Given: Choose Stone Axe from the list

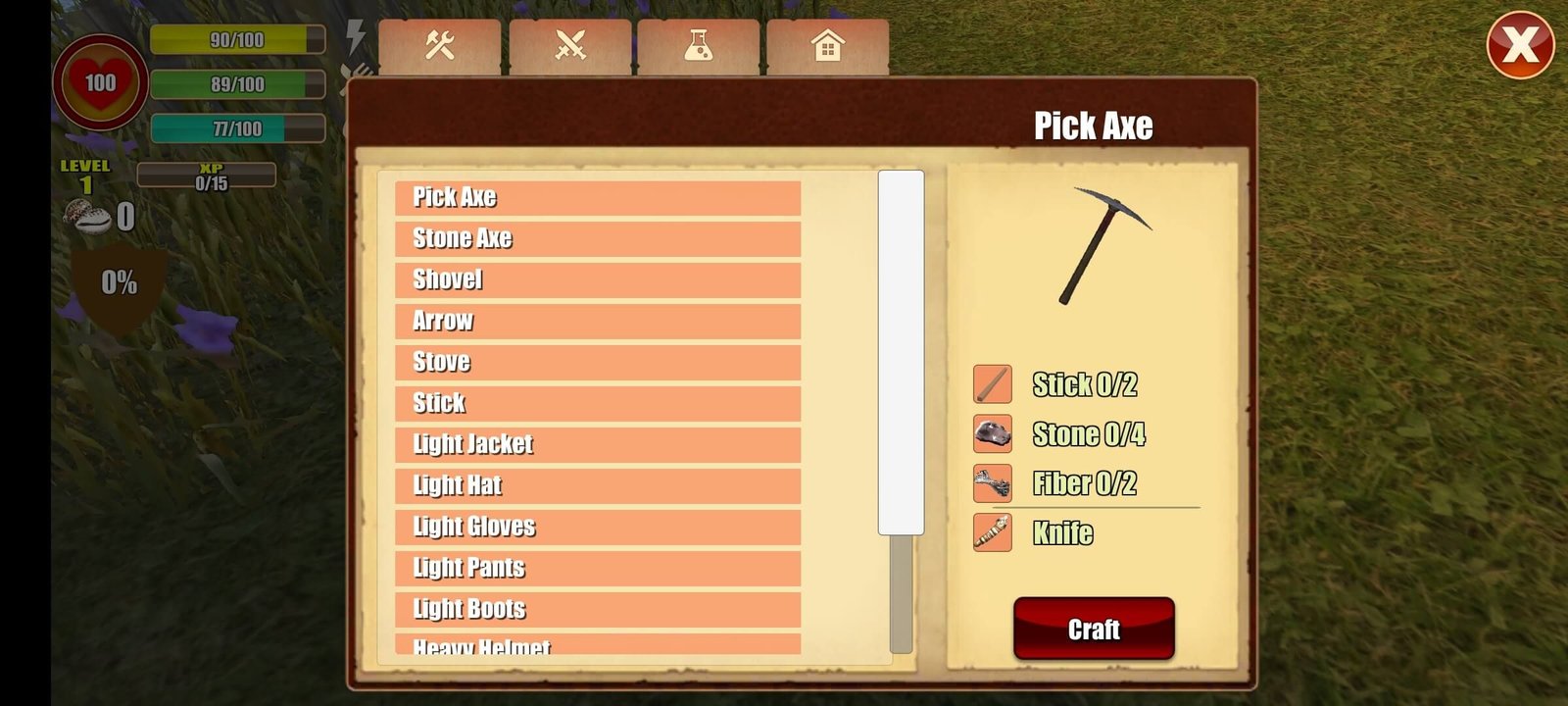Looking at the screenshot, I should [x=597, y=238].
